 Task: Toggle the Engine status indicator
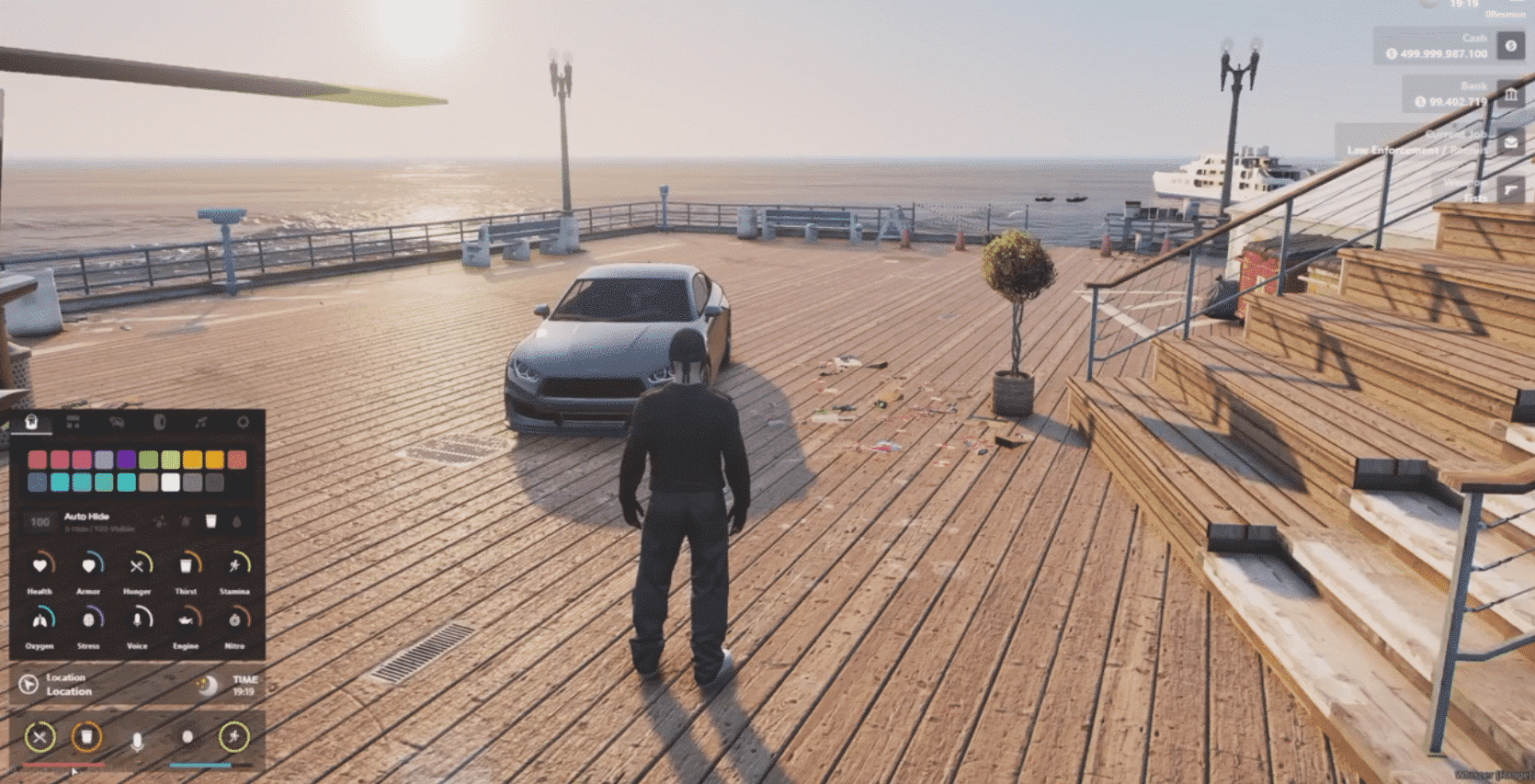[186, 620]
